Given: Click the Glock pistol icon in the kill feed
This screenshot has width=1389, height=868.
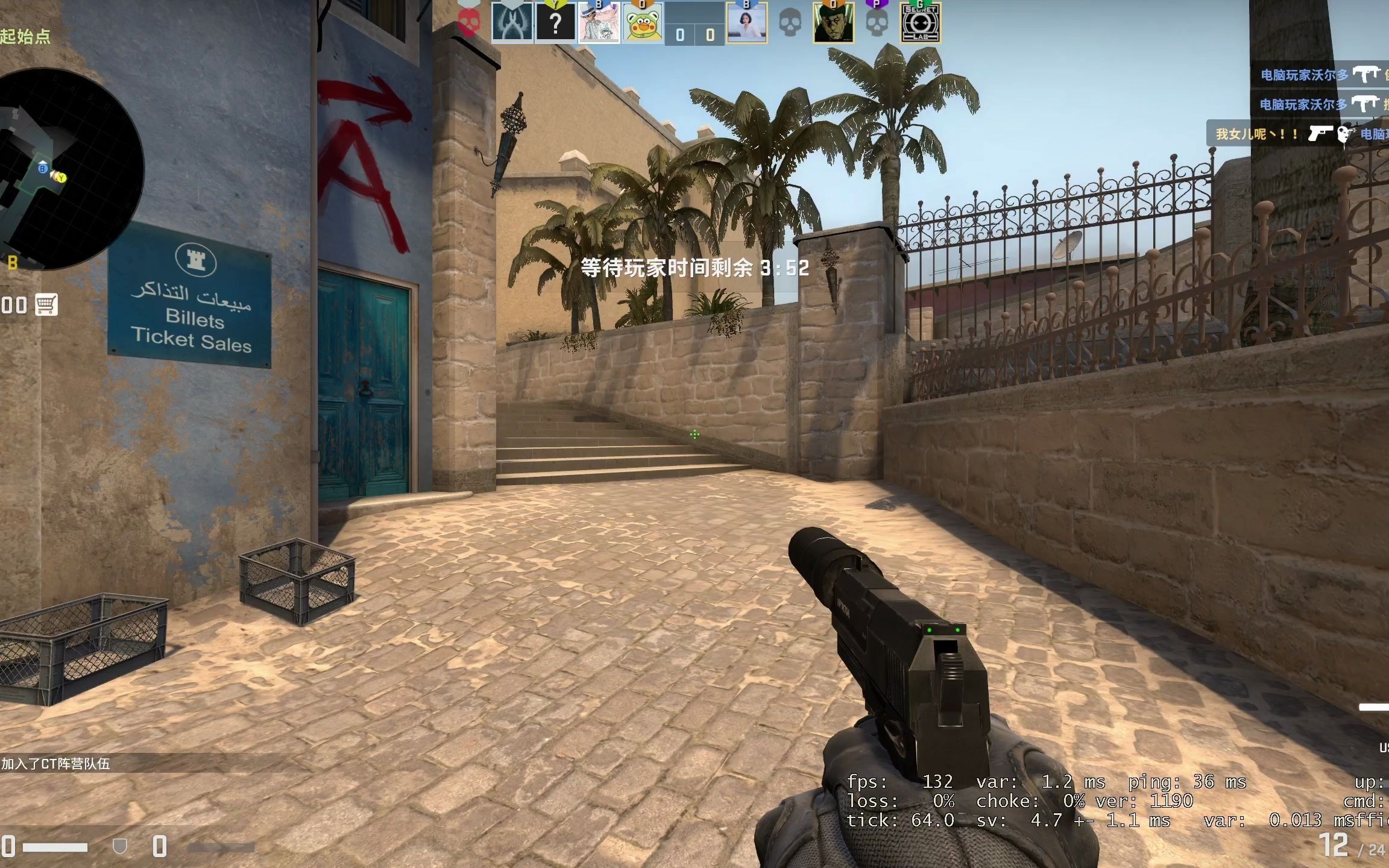Looking at the screenshot, I should (x=1321, y=134).
